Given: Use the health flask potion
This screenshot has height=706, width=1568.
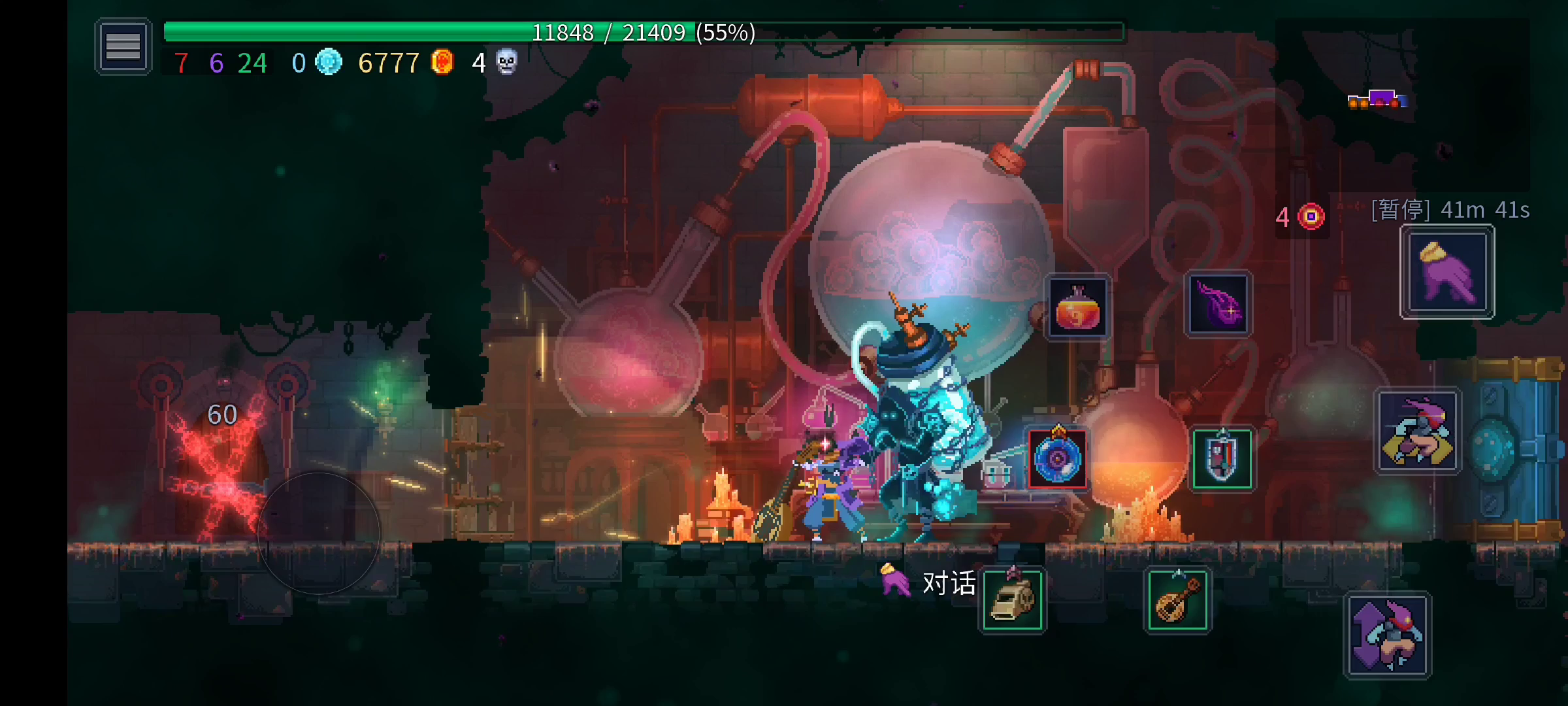Looking at the screenshot, I should pos(1077,307).
